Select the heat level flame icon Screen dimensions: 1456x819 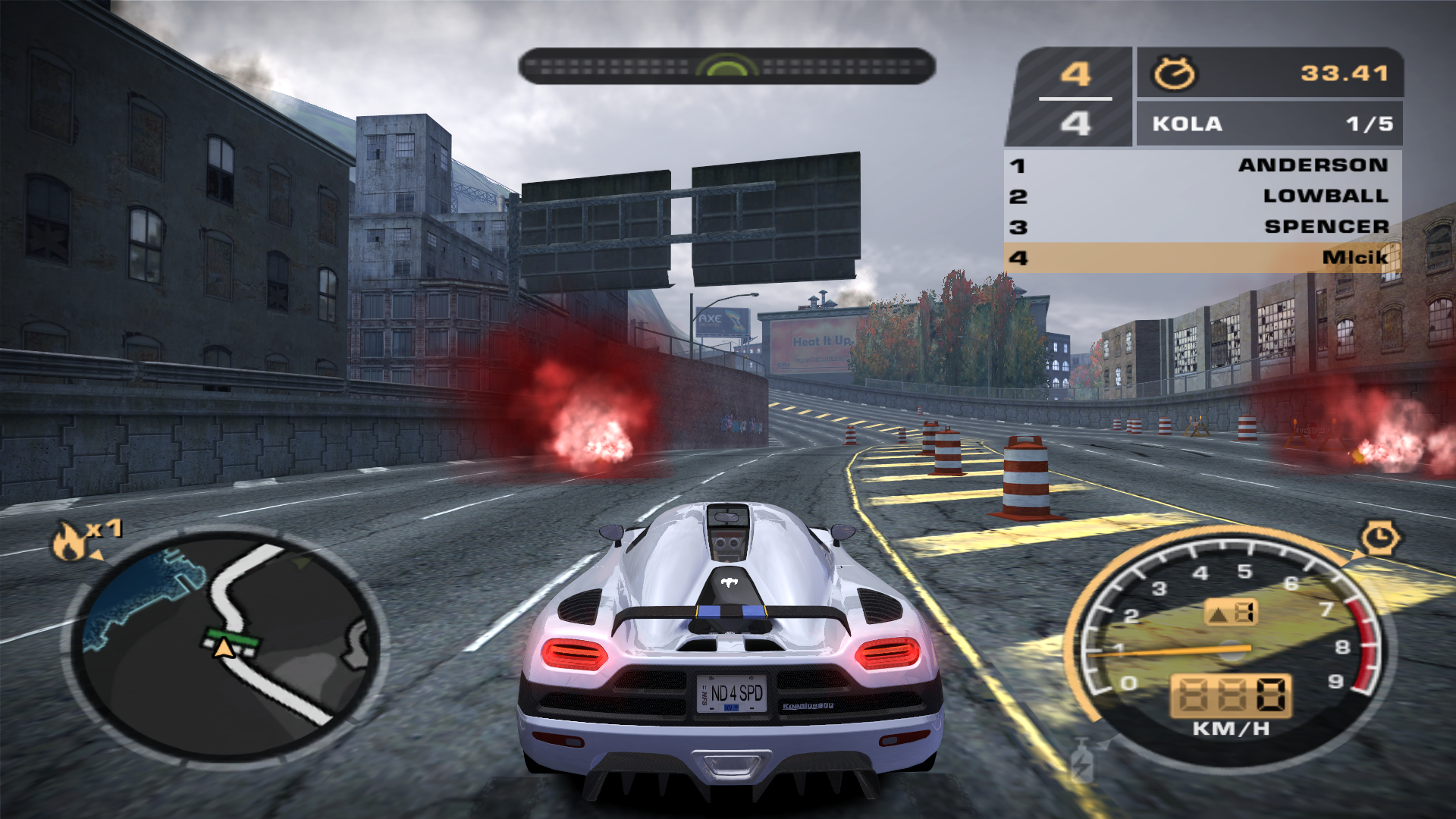(x=70, y=541)
